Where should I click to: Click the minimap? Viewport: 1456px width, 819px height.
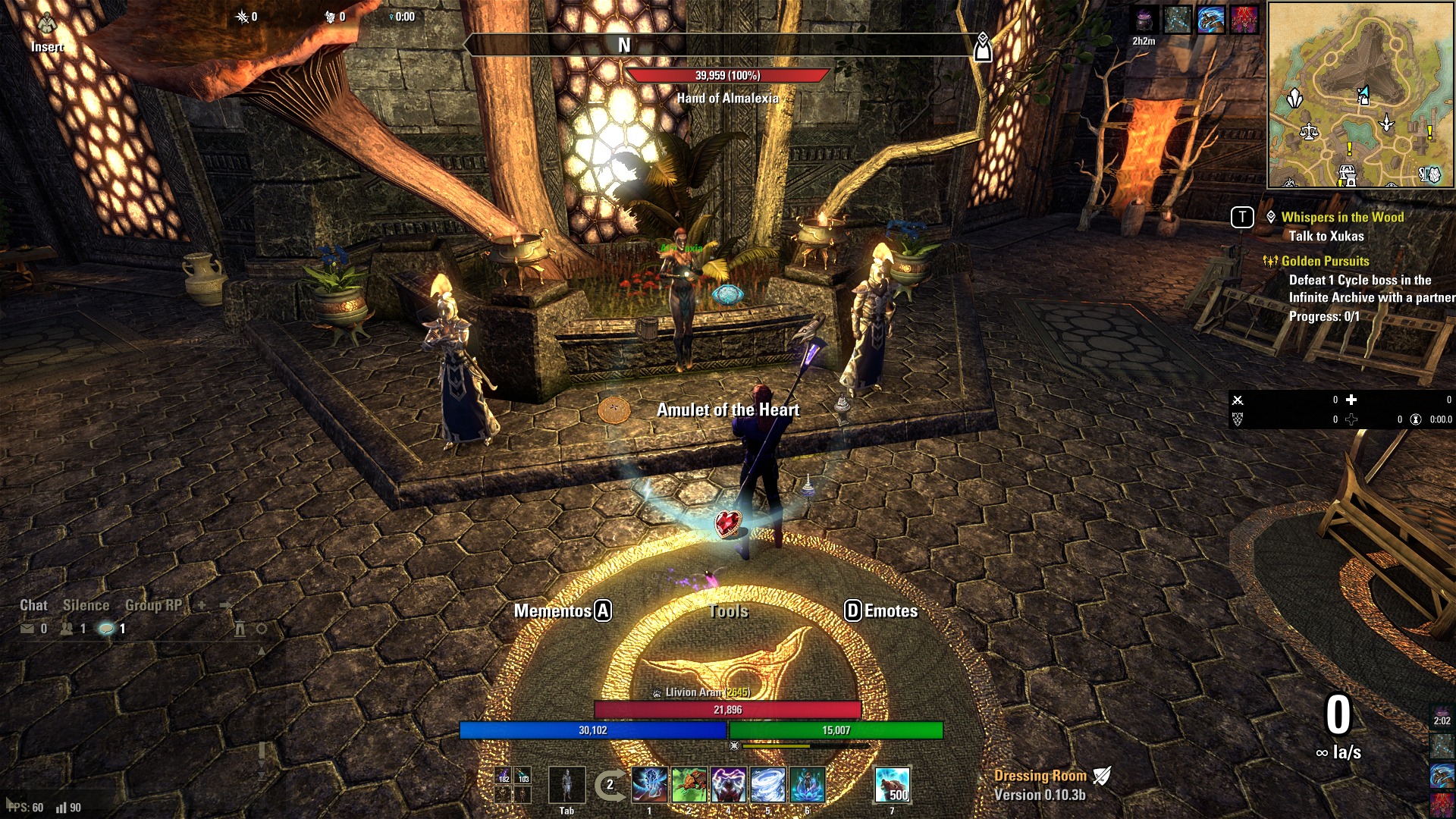[1361, 95]
